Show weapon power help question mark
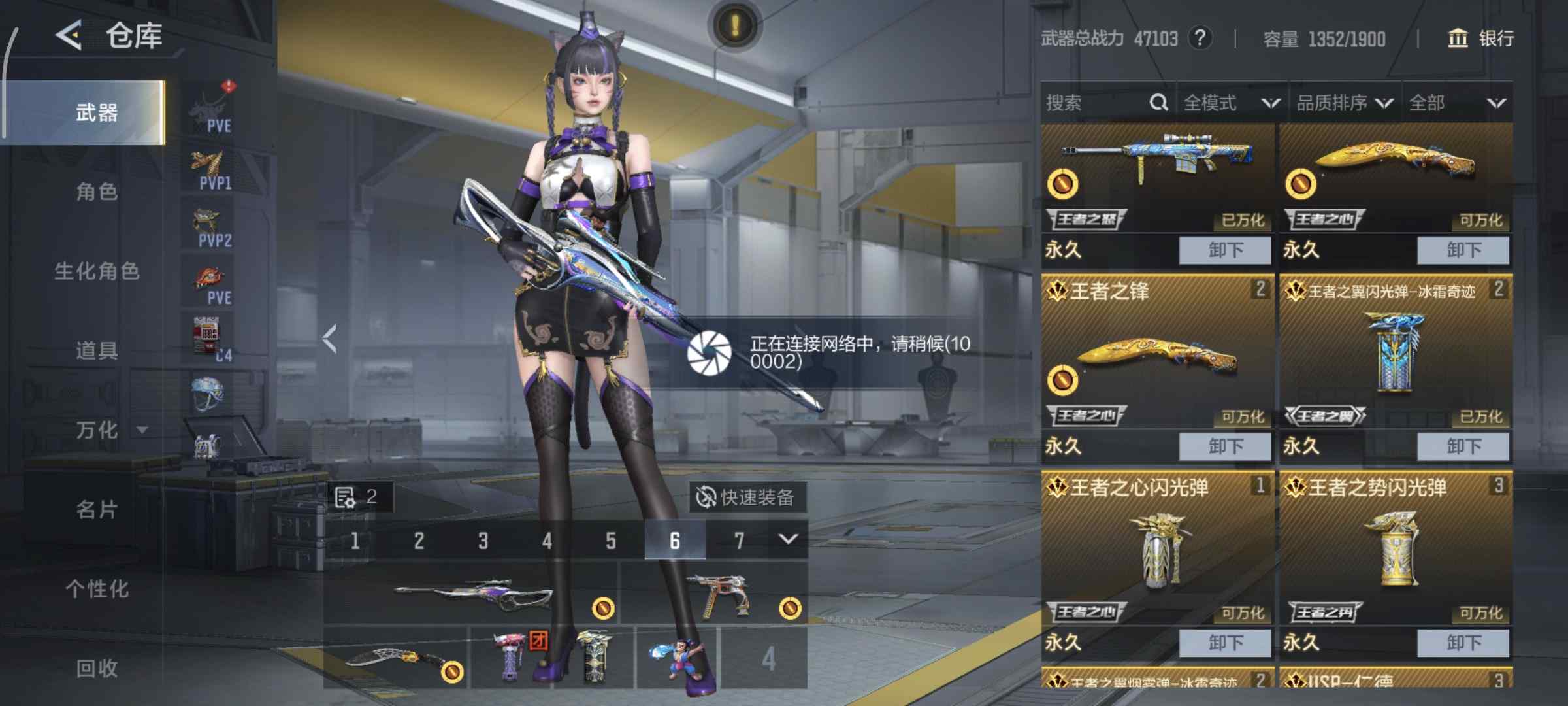The width and height of the screenshot is (1568, 706). click(x=1200, y=38)
